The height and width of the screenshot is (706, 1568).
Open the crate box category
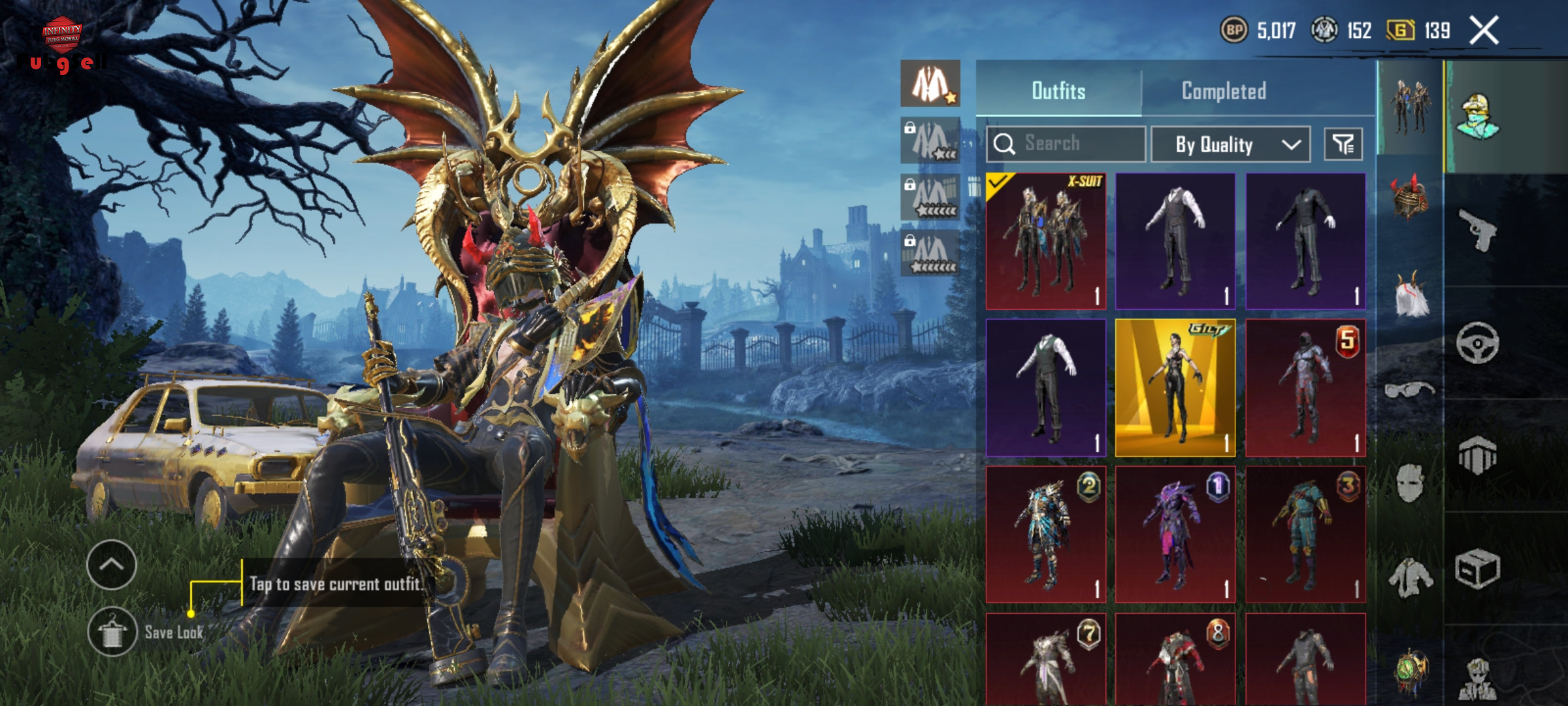point(1478,569)
